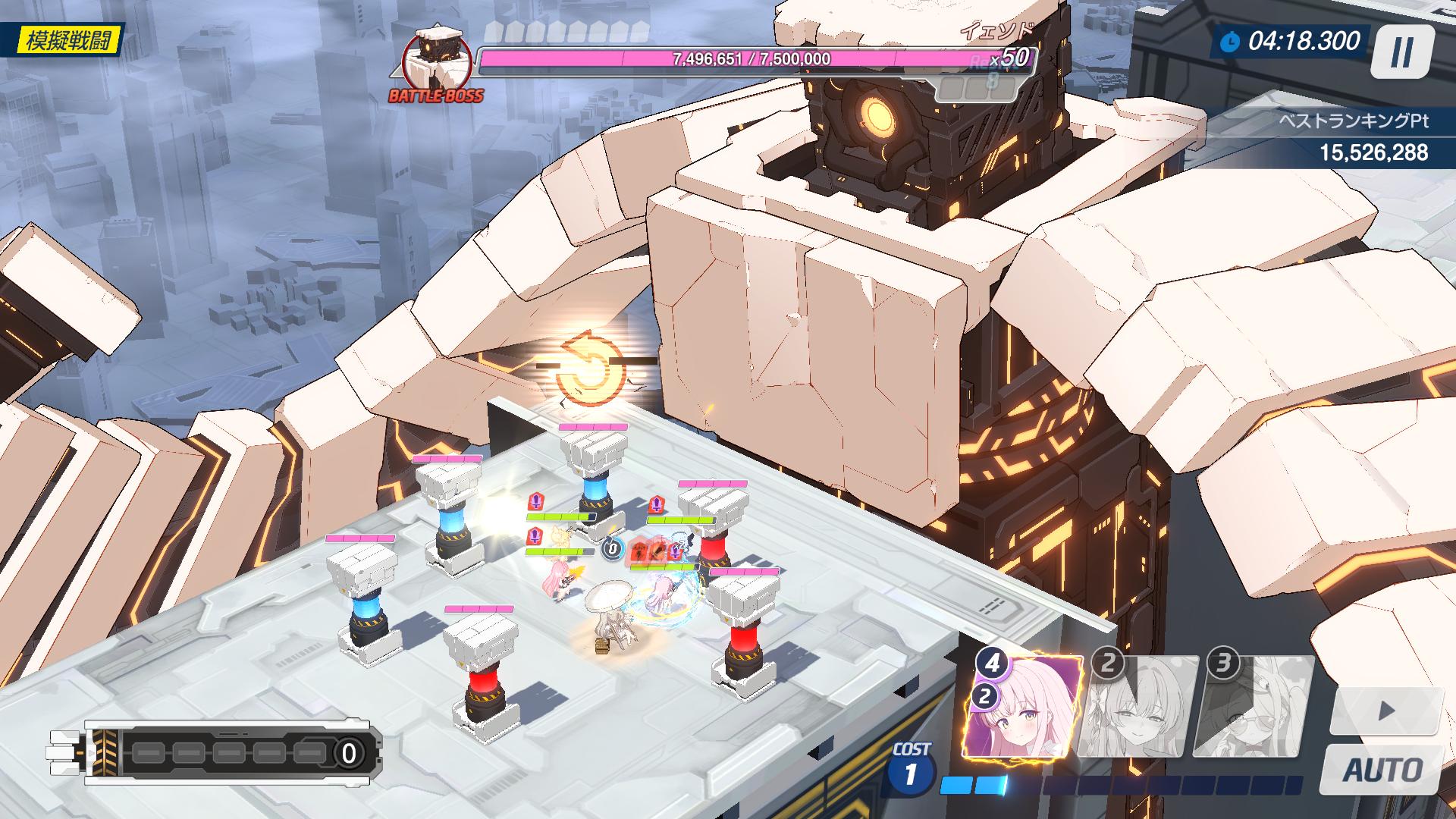The width and height of the screenshot is (1456, 819).
Task: Select the greyed-out cost 2 skill card
Action: tap(1137, 708)
